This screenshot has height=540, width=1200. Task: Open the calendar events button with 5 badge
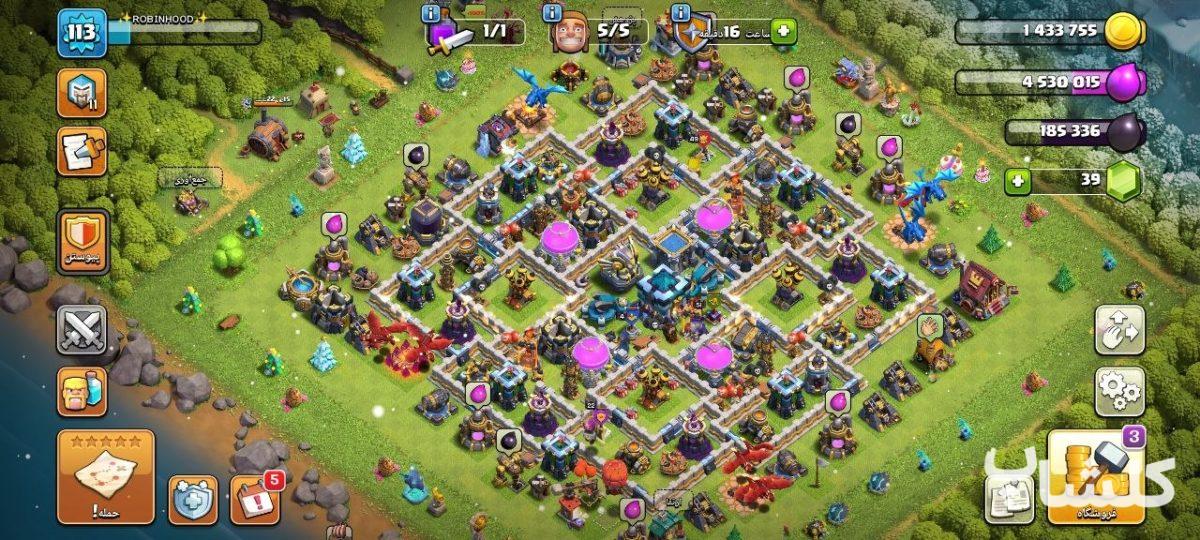click(x=255, y=500)
